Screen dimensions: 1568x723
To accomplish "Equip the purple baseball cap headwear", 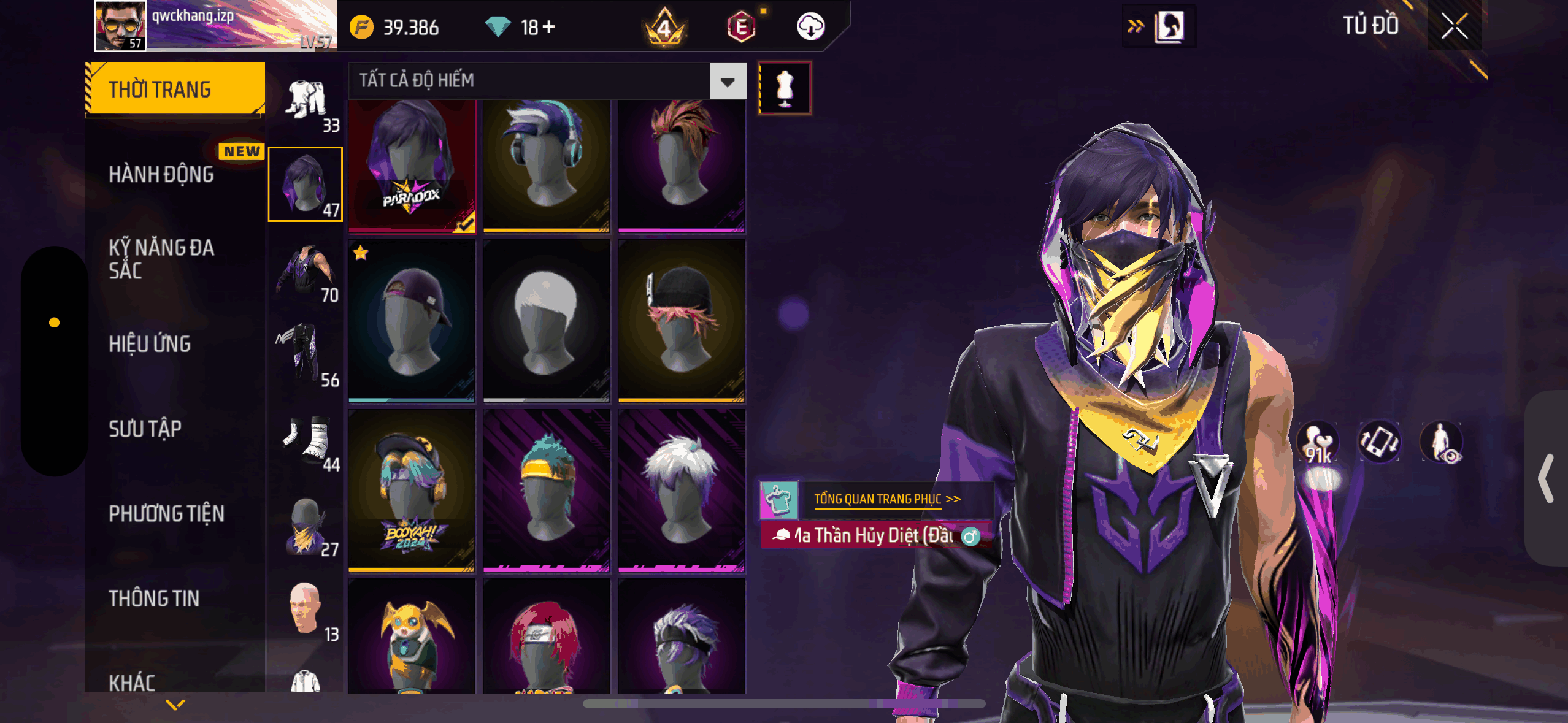I will [x=412, y=321].
